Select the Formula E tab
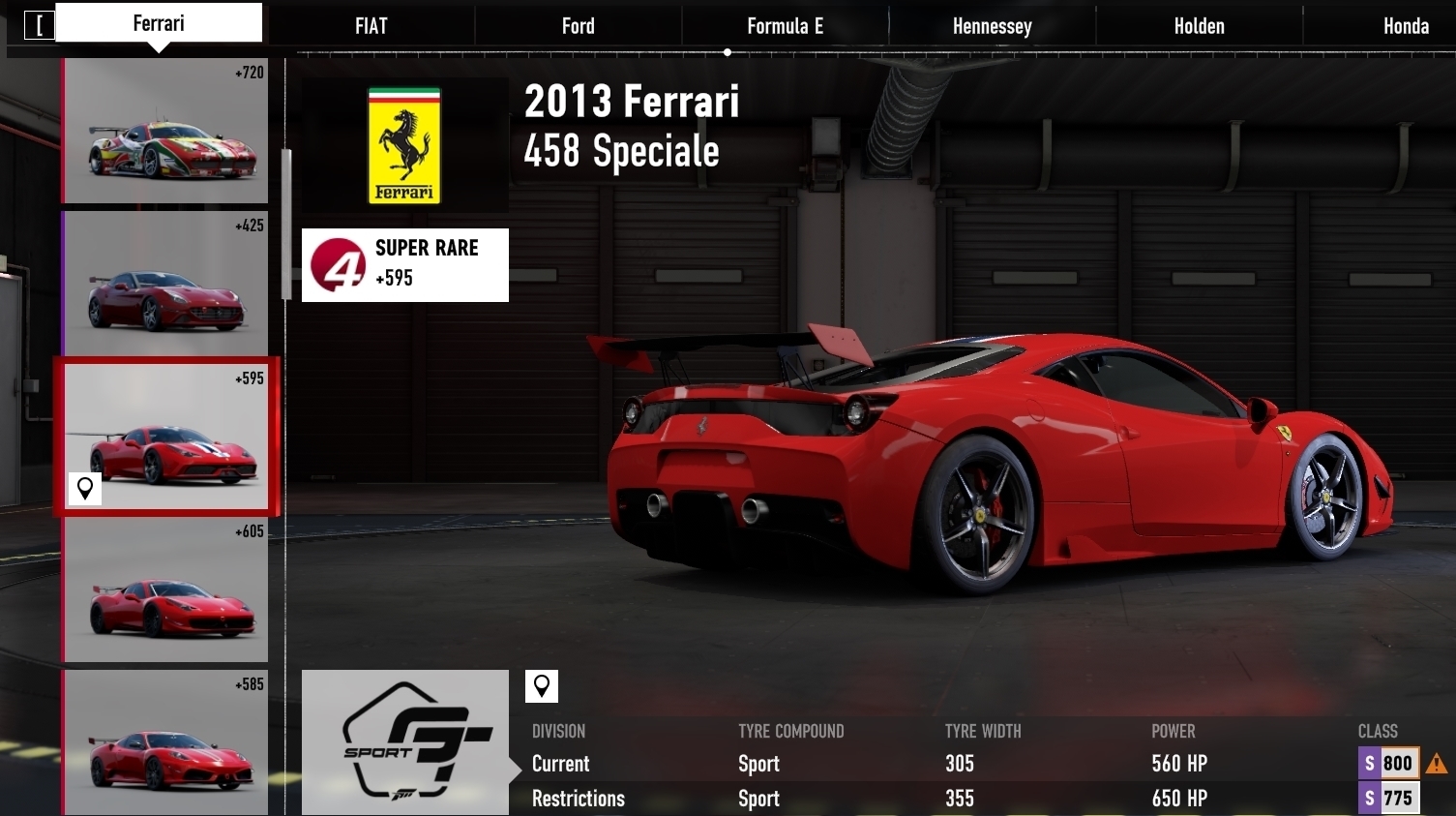Screen dimensions: 1456x816 (785, 26)
